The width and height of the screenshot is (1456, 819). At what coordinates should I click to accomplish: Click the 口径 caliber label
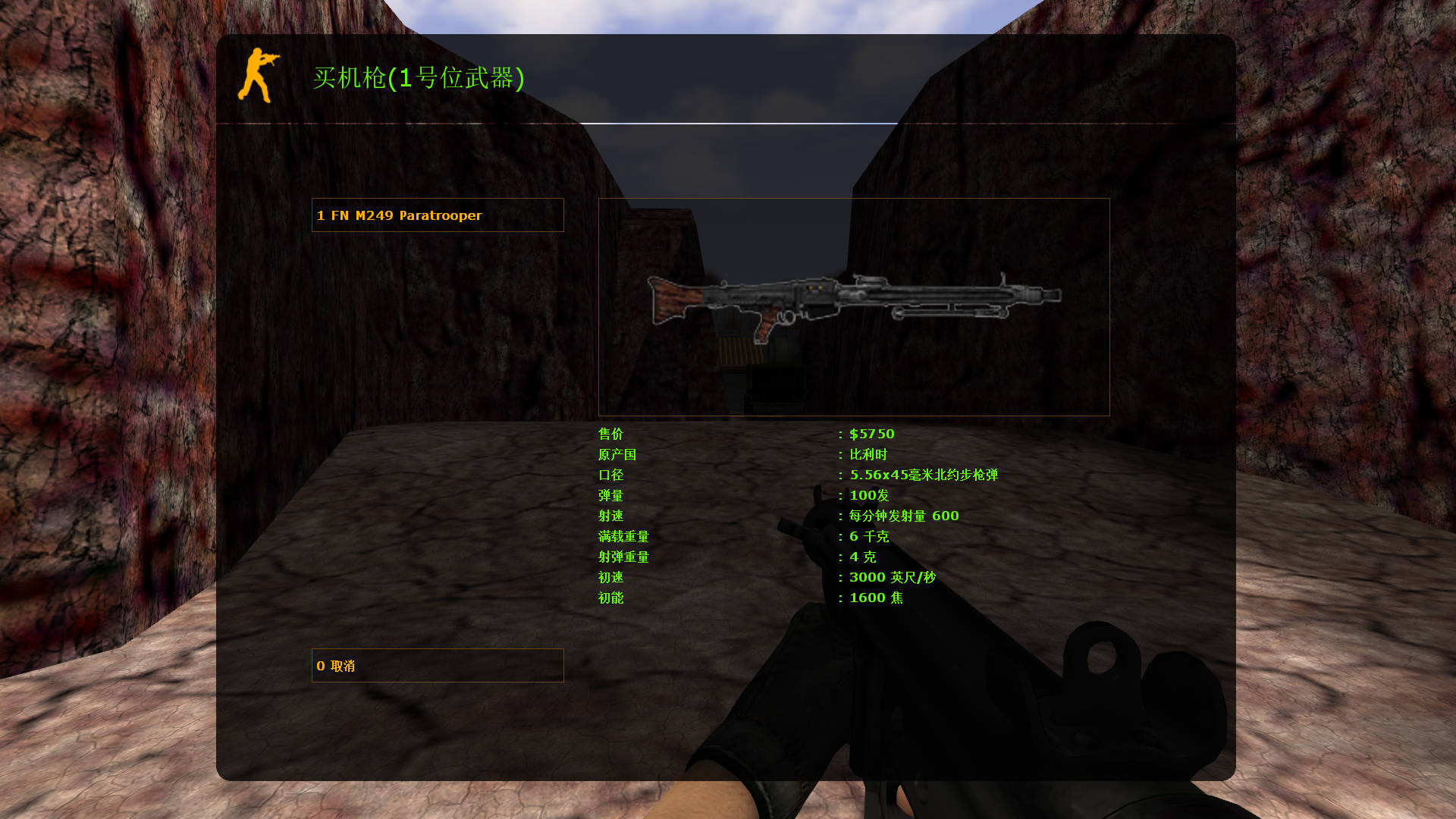tap(610, 475)
